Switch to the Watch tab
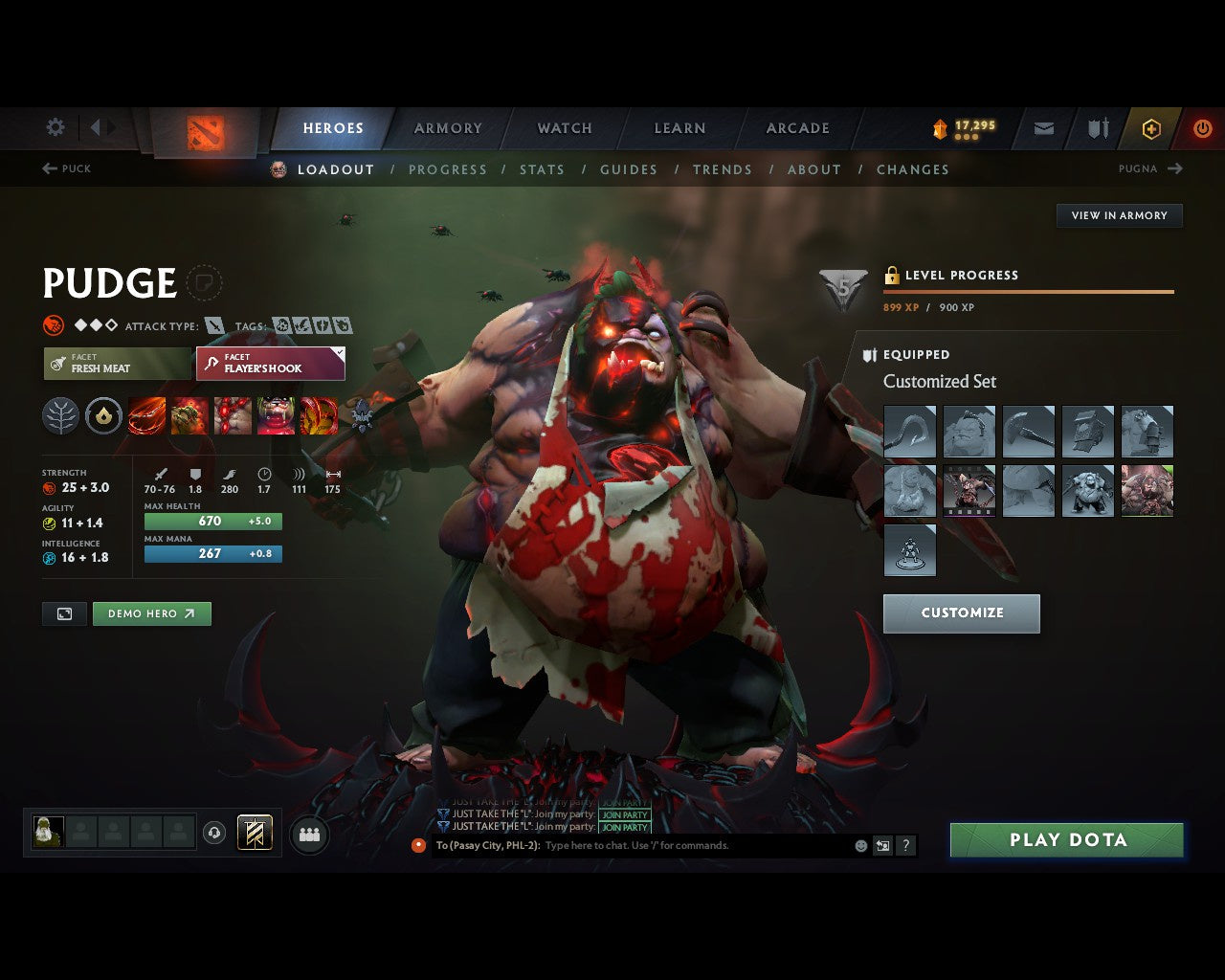The image size is (1225, 980). (565, 128)
